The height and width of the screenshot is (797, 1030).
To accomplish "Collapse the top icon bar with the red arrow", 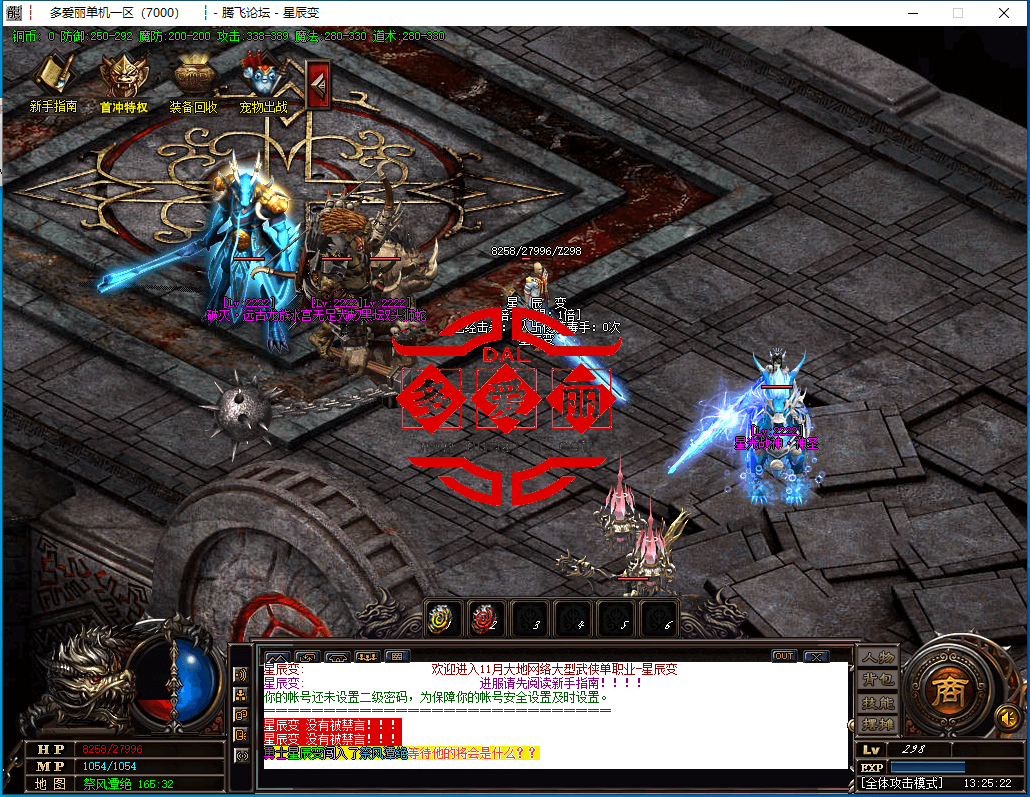I will tap(318, 84).
